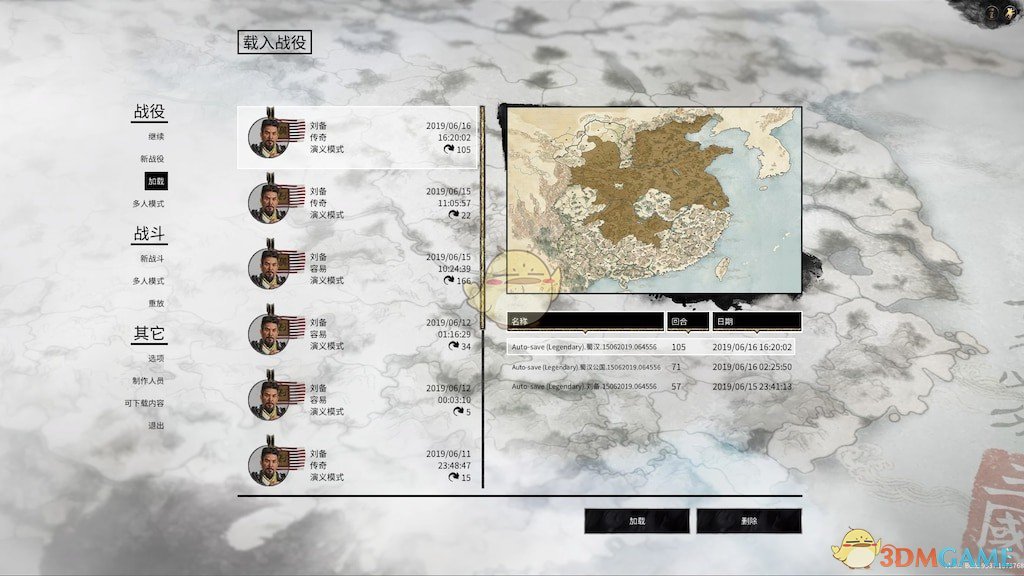Start a new campaign via 新战役

click(152, 159)
